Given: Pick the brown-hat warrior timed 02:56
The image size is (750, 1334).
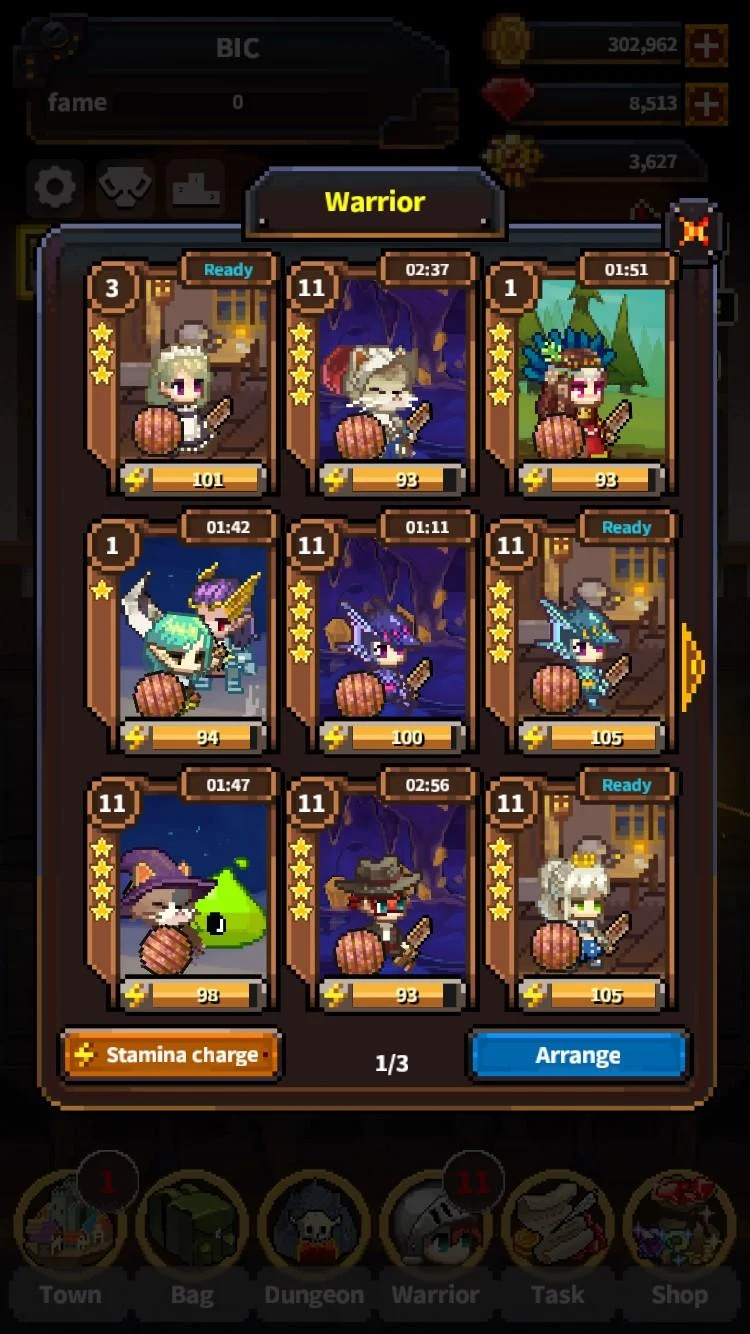Looking at the screenshot, I should tap(380, 892).
